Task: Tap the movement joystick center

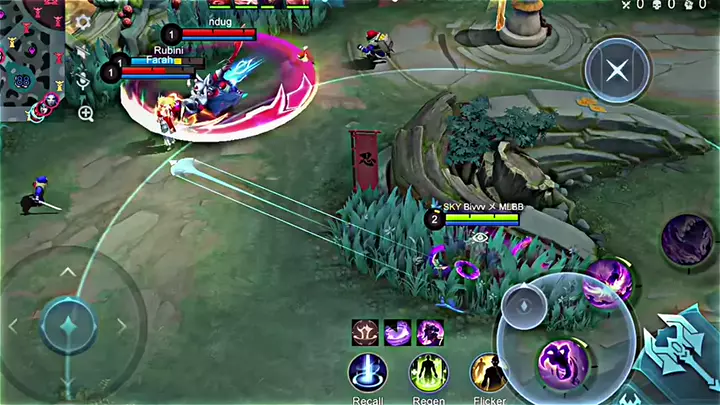Action: [x=68, y=325]
